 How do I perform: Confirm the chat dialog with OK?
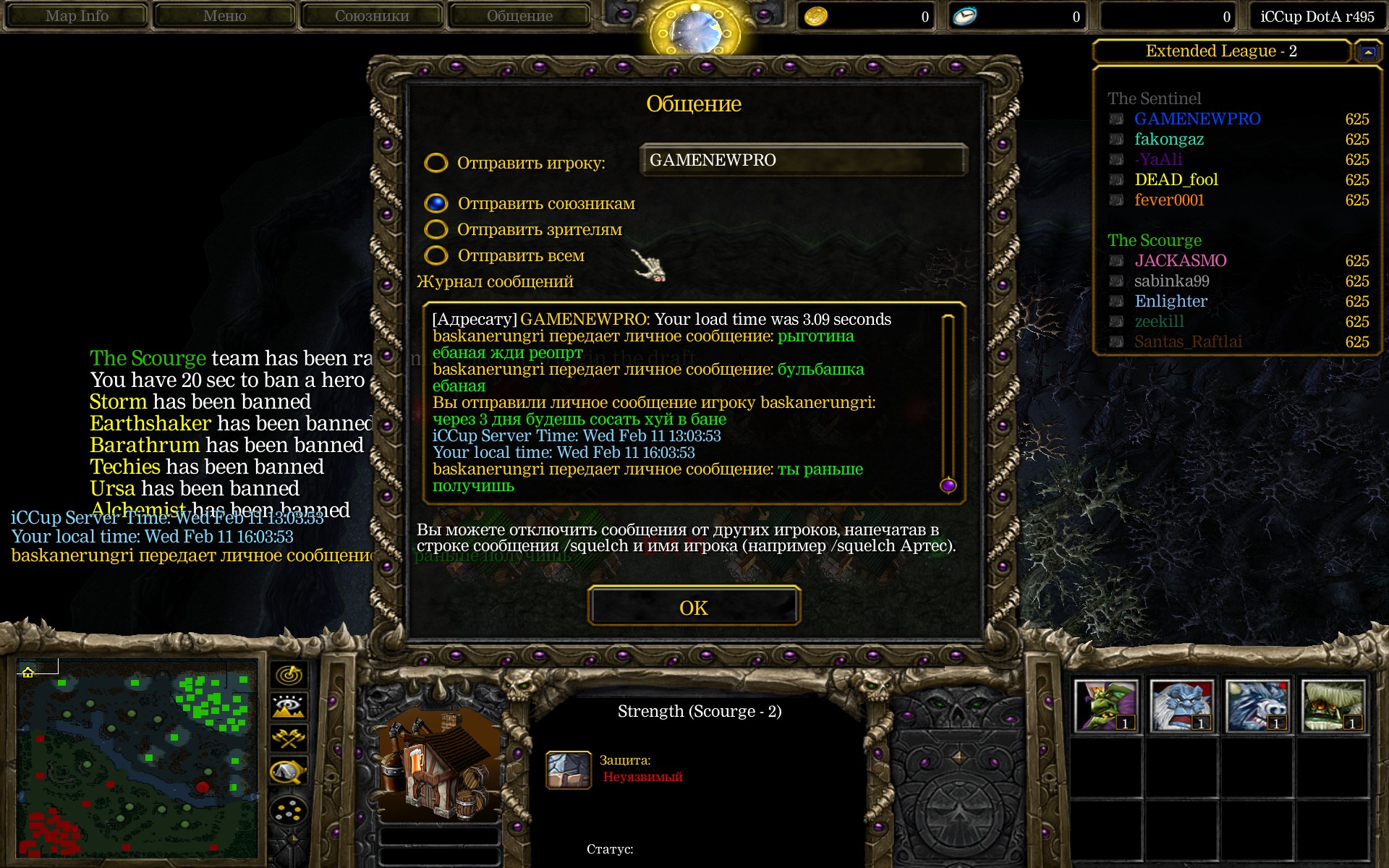click(x=694, y=606)
